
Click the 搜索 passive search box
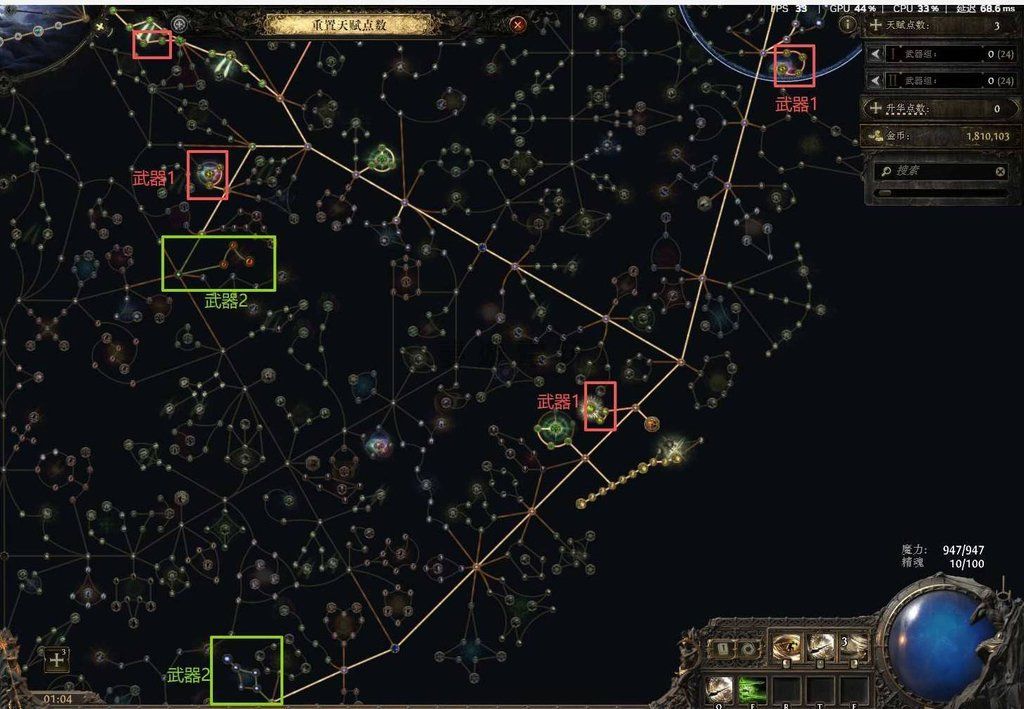[x=938, y=172]
